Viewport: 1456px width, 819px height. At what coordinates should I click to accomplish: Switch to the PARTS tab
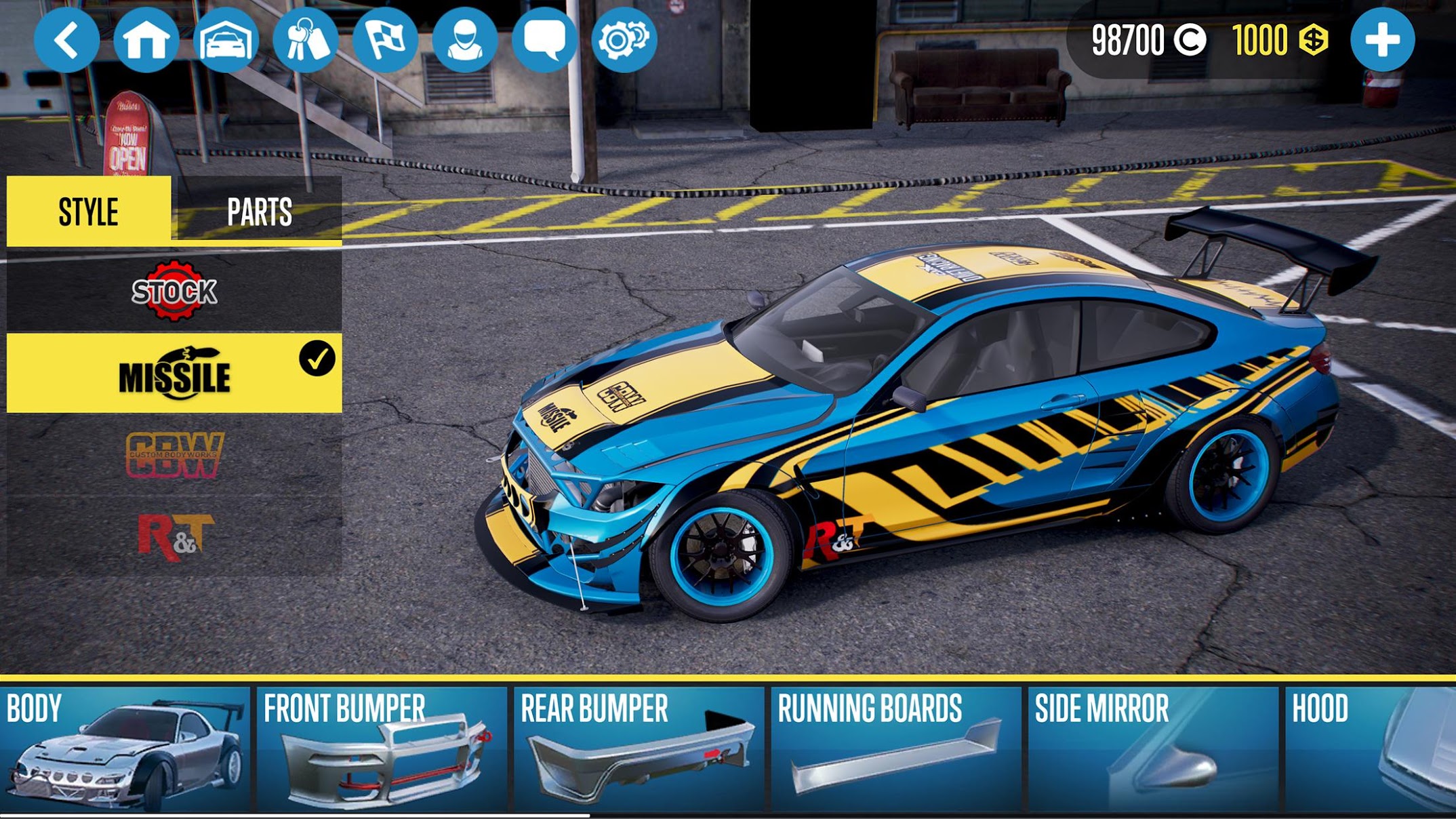coord(261,210)
